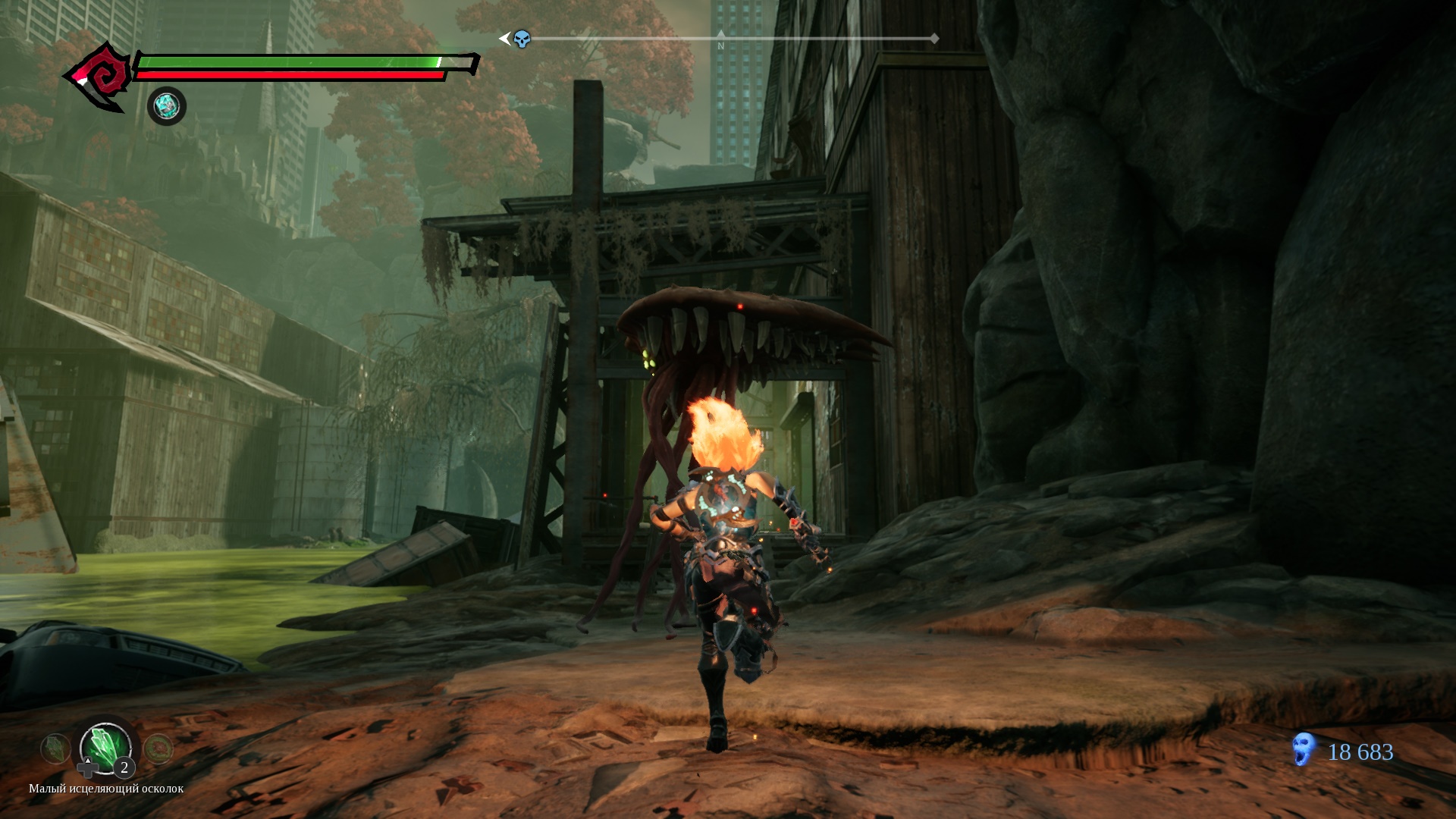The width and height of the screenshot is (1456, 819).
Task: Pick the faded round green-and-red item slot
Action: [x=158, y=749]
